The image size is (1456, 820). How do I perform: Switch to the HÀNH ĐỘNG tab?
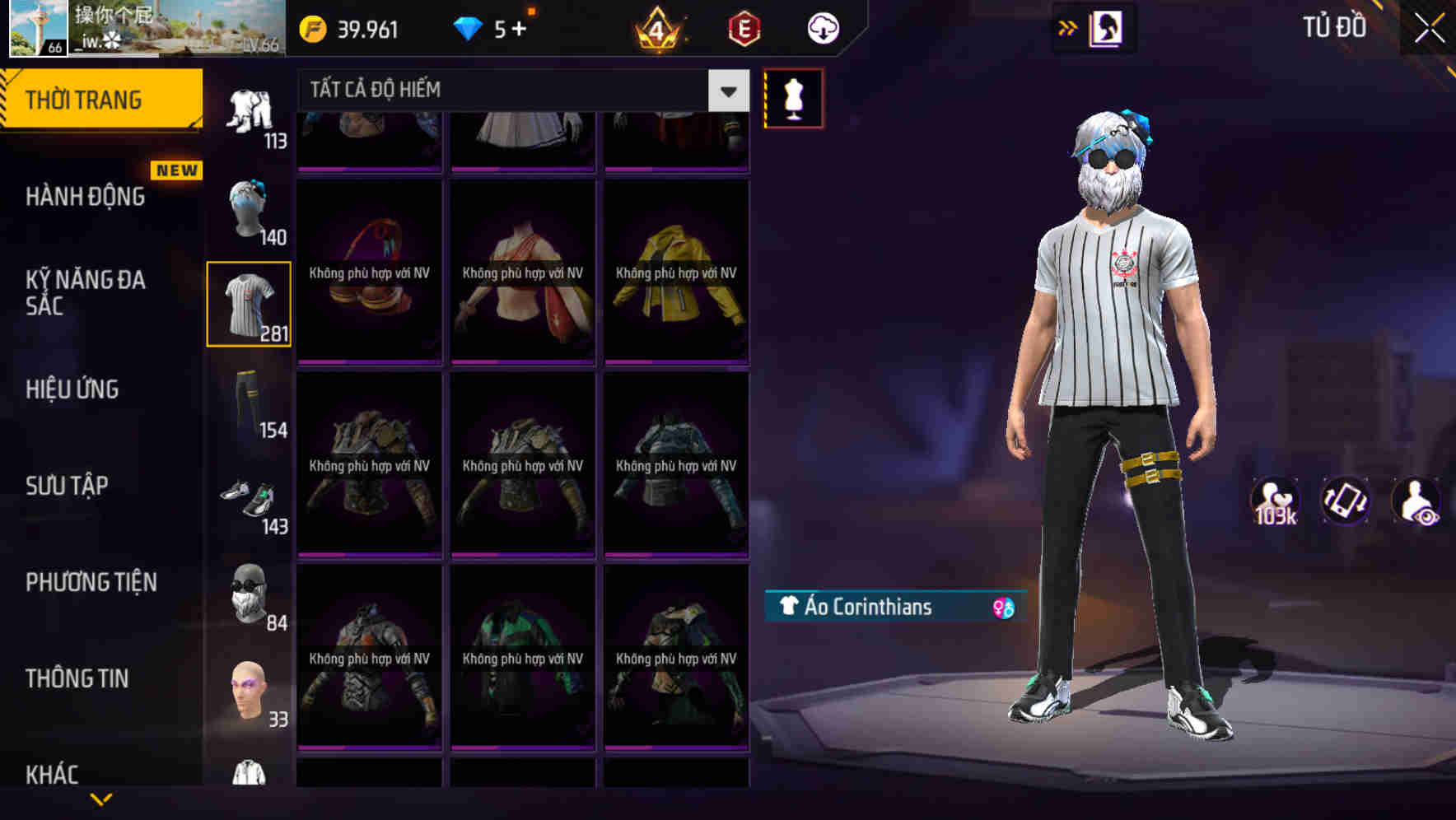click(x=86, y=197)
